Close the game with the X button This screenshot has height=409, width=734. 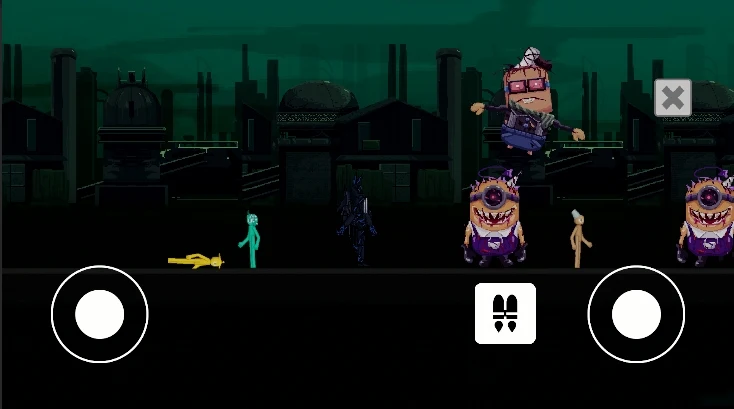[x=673, y=98]
